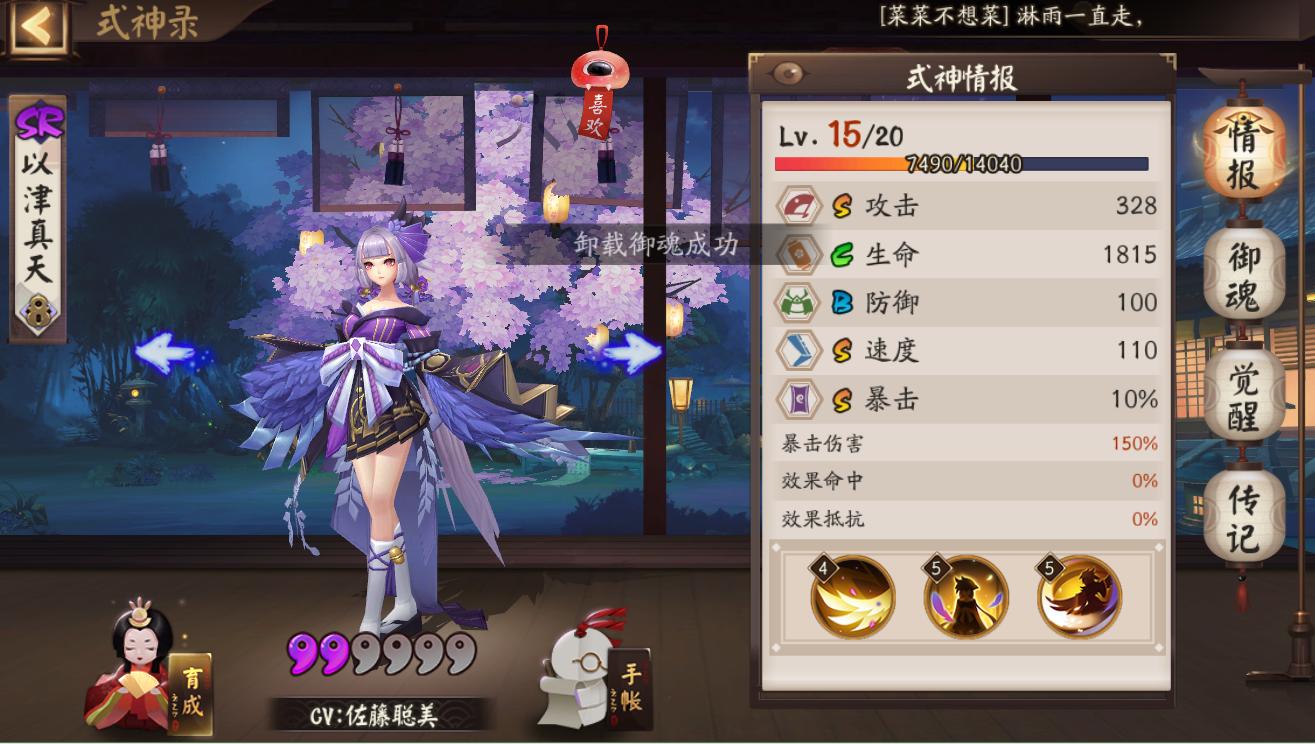Click the 暴击 crit stat icon
The width and height of the screenshot is (1315, 744).
point(798,399)
